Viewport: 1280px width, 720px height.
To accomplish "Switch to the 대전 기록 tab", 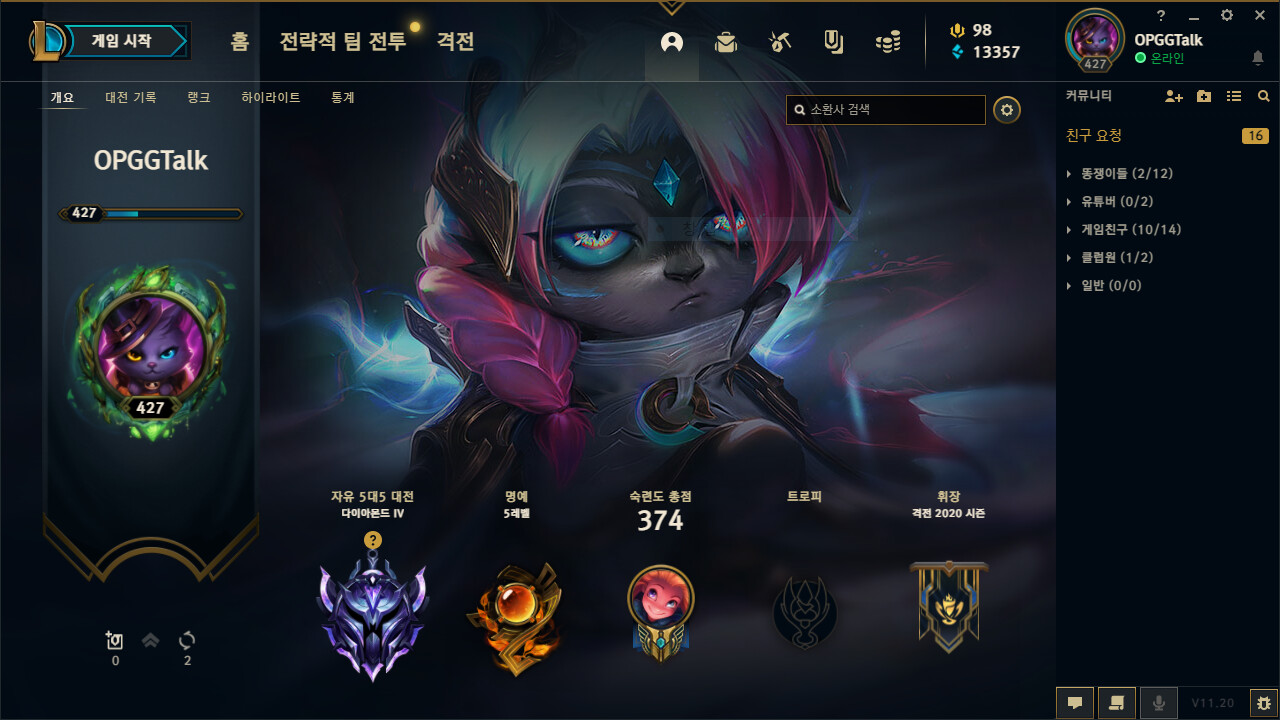I will click(x=131, y=98).
